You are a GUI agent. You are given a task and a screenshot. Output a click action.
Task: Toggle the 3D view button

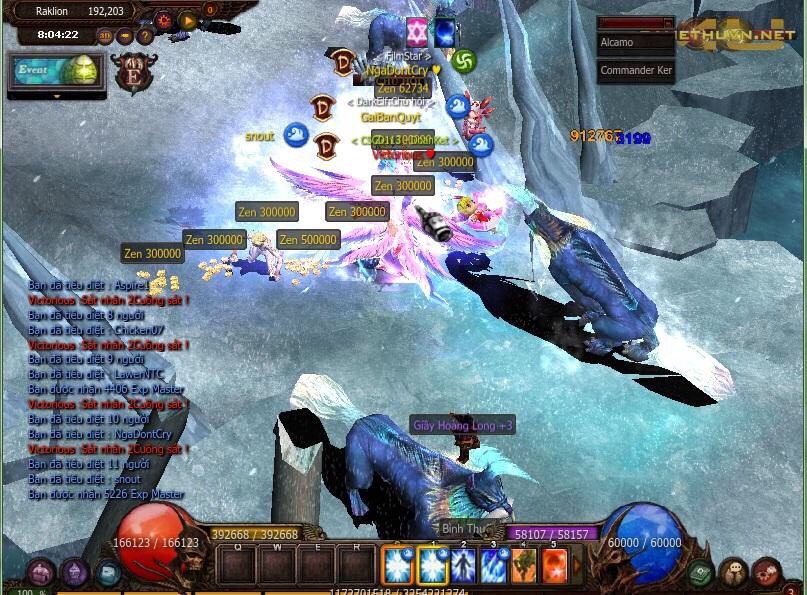(x=105, y=36)
